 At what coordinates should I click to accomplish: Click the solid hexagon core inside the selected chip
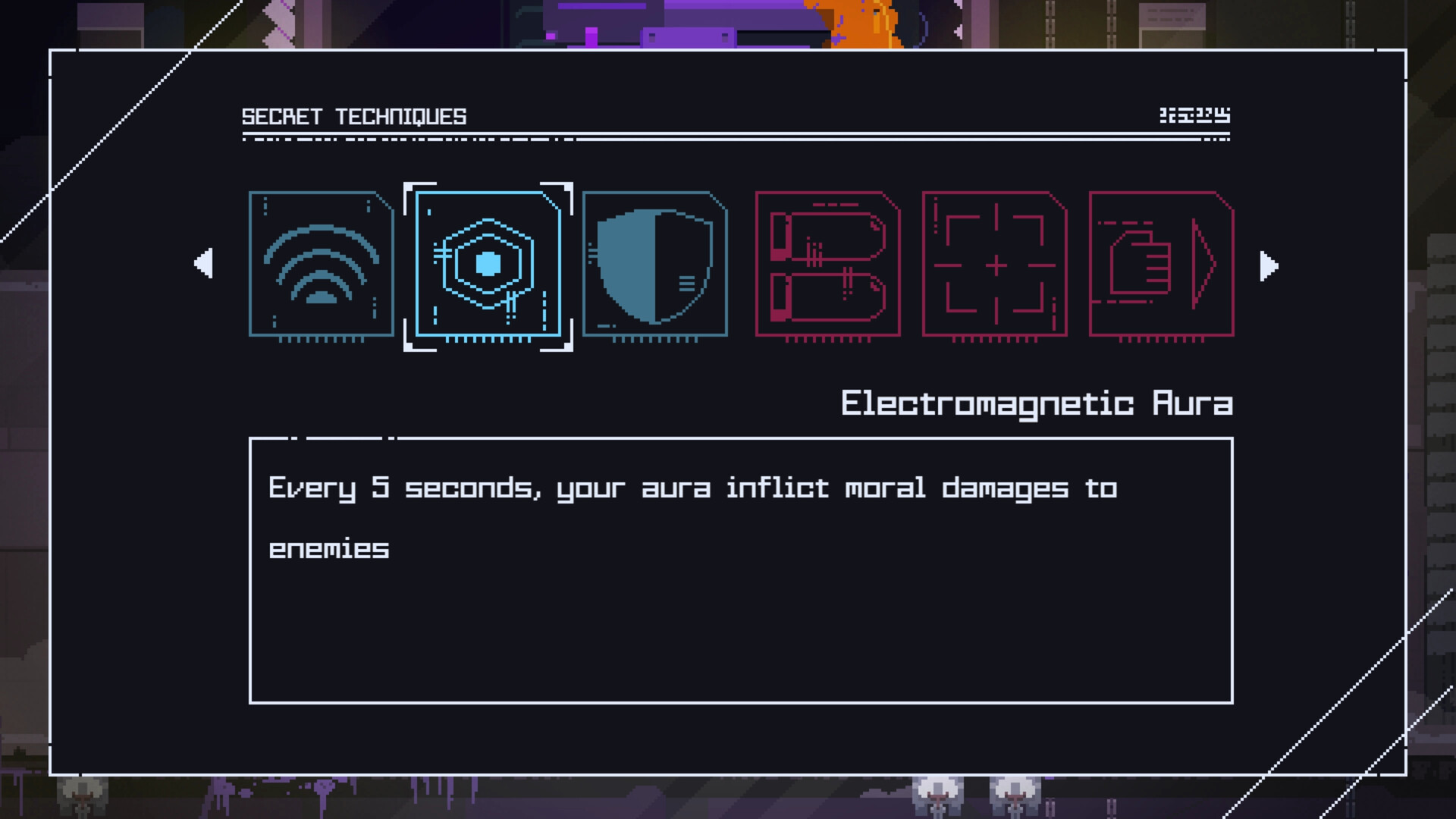(x=488, y=263)
